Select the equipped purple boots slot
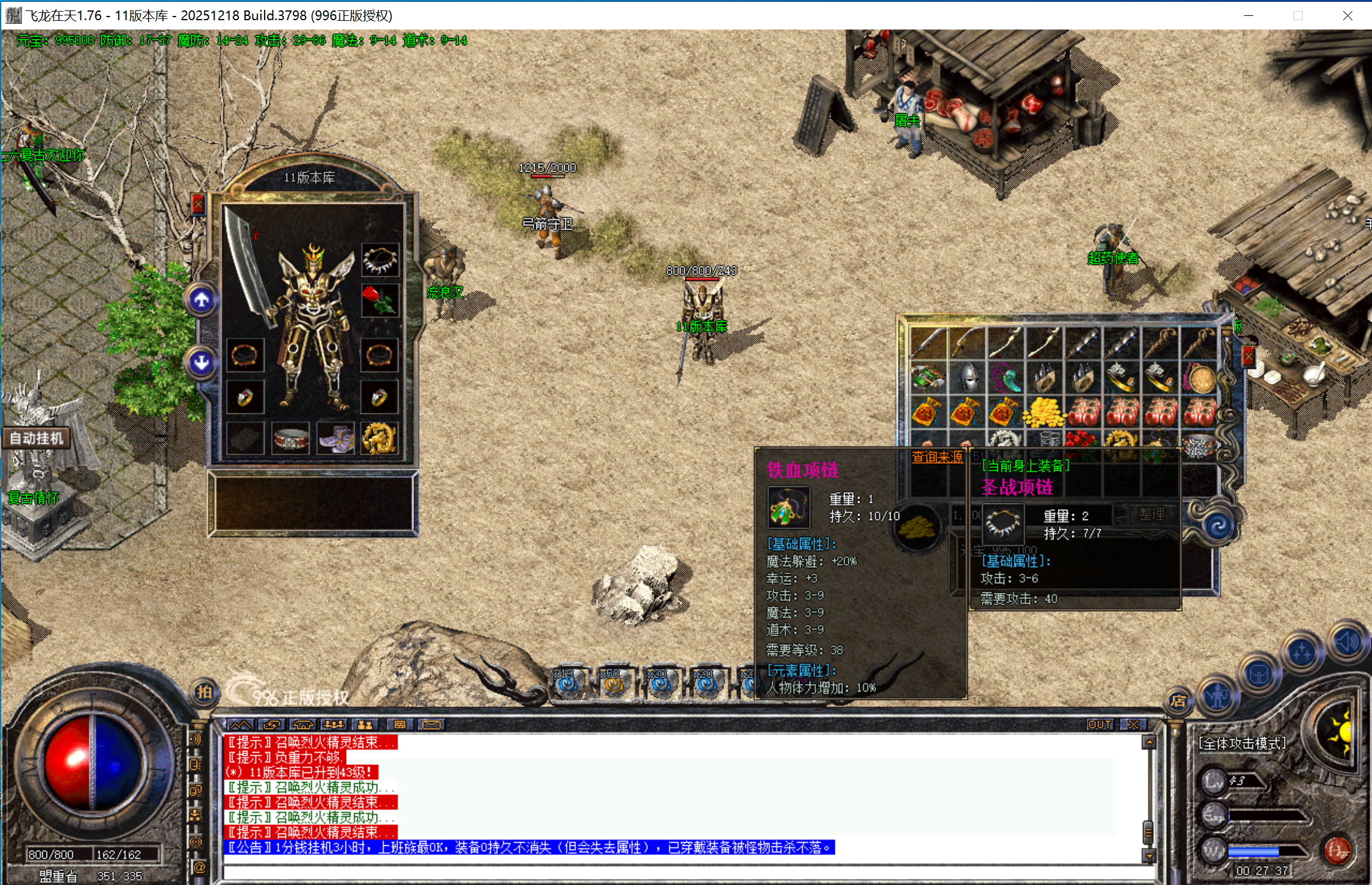 (x=334, y=439)
